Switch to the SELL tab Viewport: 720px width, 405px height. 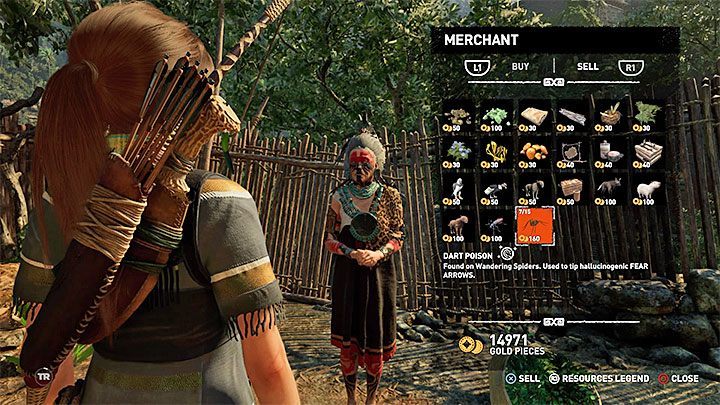tap(588, 67)
